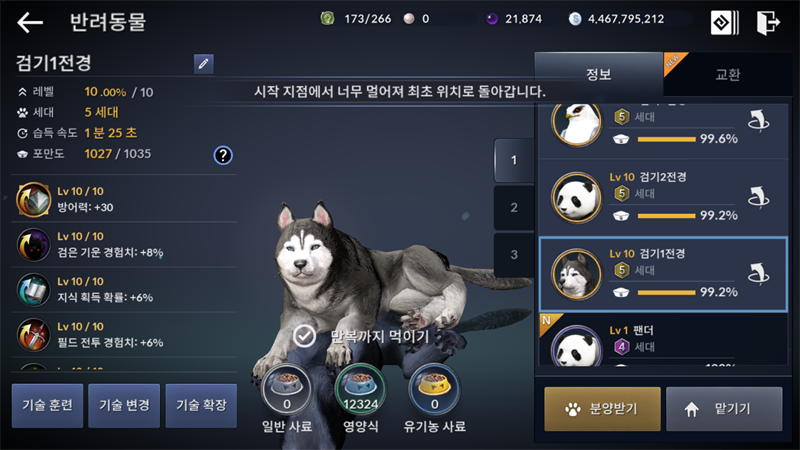Use 영양식 nutritious food

(x=360, y=390)
